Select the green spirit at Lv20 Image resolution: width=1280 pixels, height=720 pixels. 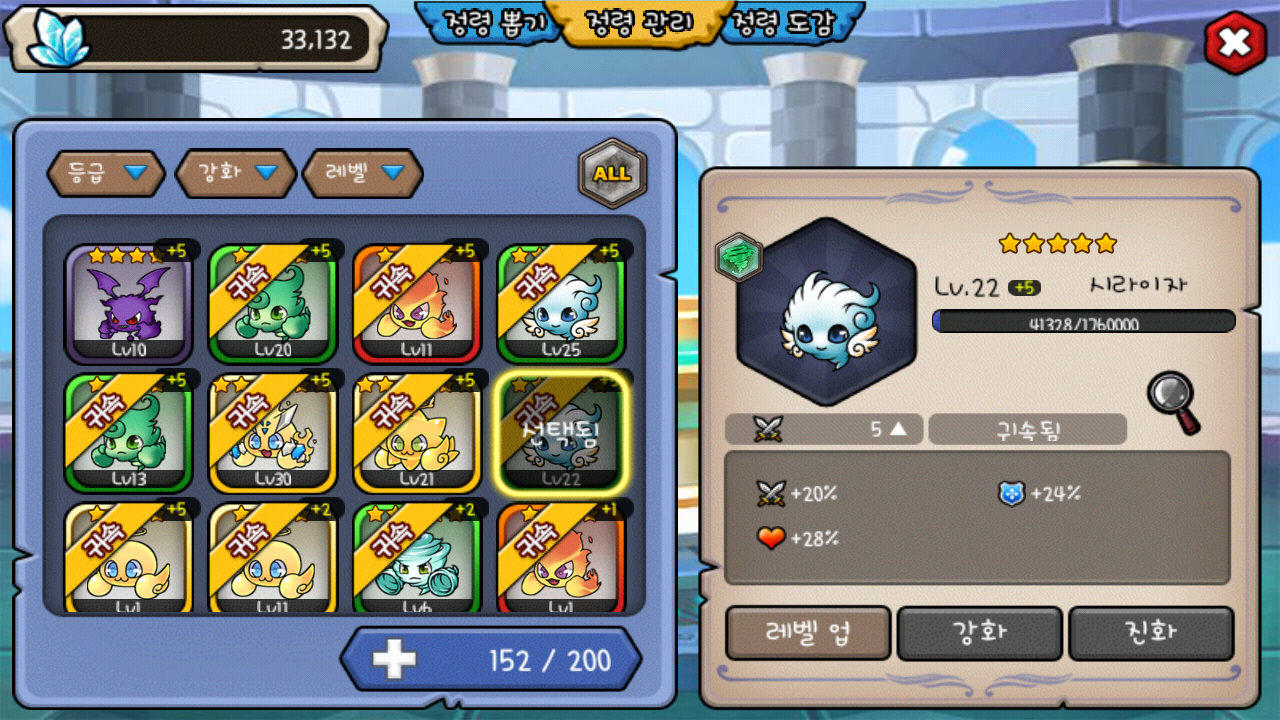[272, 303]
